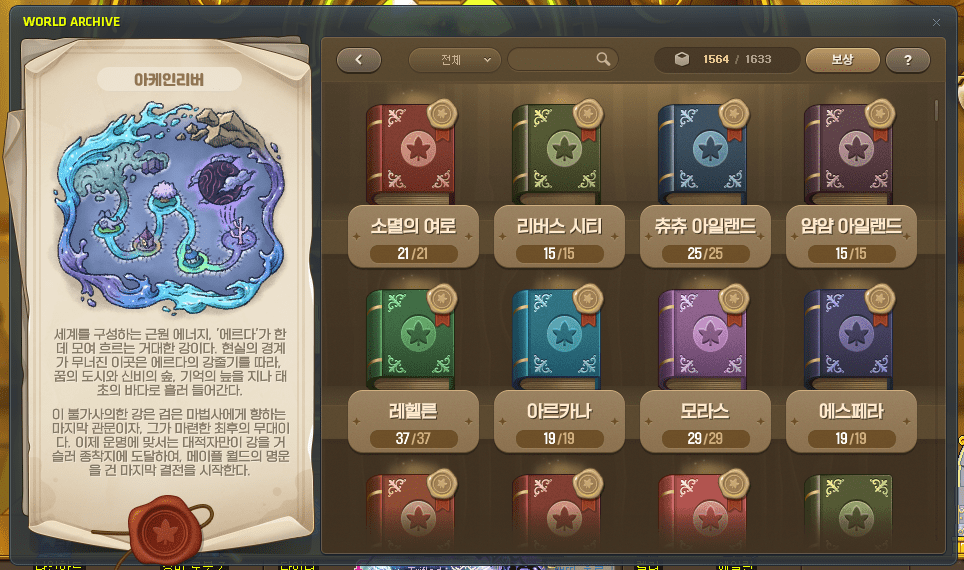This screenshot has width=964, height=570.
Task: Open the question mark help button
Action: pos(908,60)
